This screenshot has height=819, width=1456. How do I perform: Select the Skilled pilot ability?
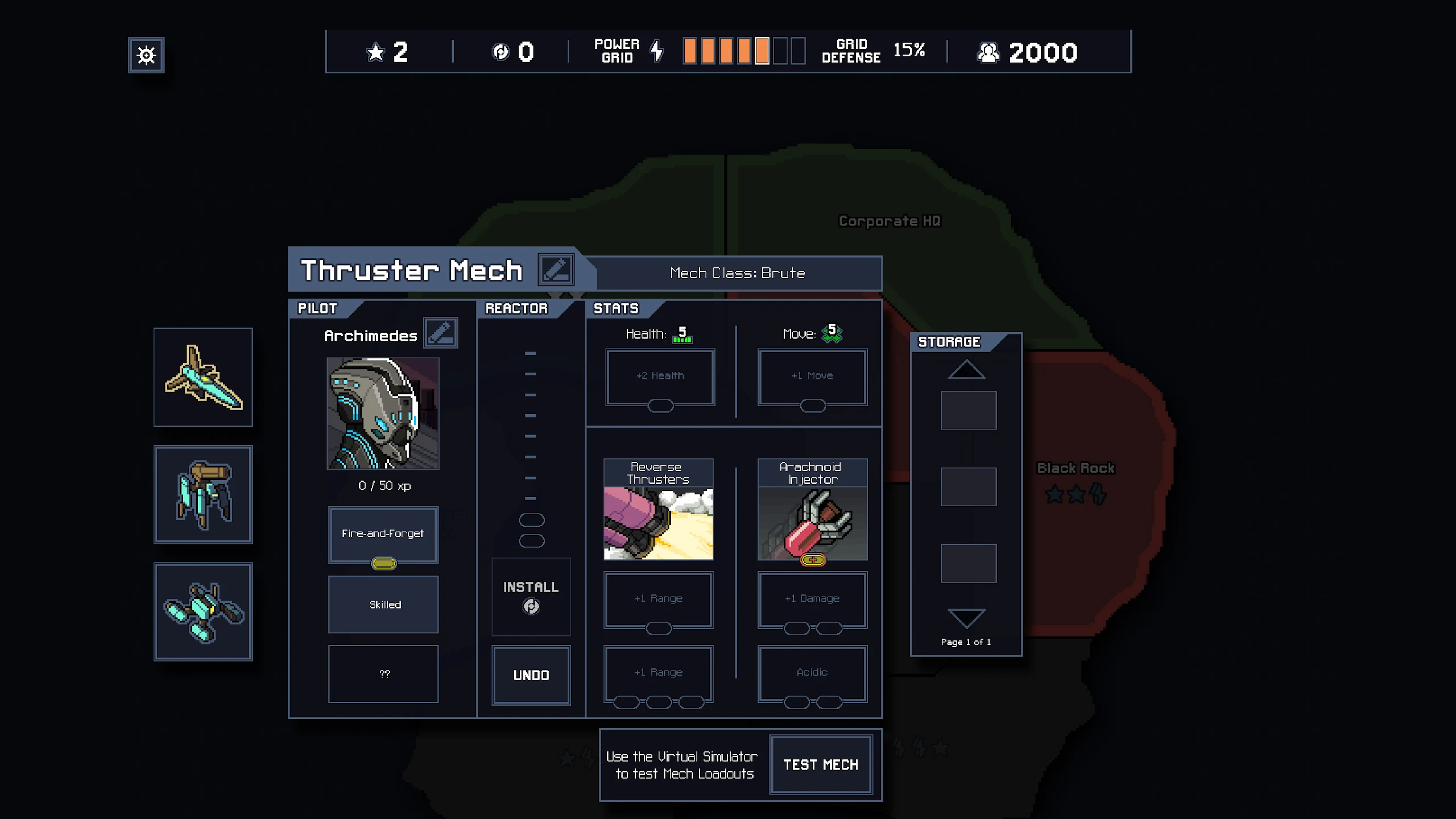[x=383, y=605]
